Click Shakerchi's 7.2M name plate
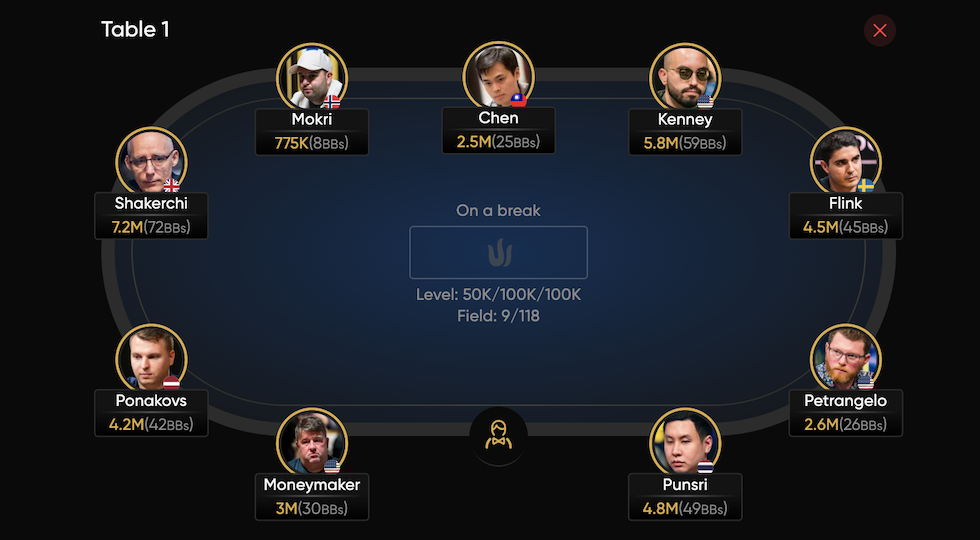Image resolution: width=980 pixels, height=540 pixels. coord(151,216)
